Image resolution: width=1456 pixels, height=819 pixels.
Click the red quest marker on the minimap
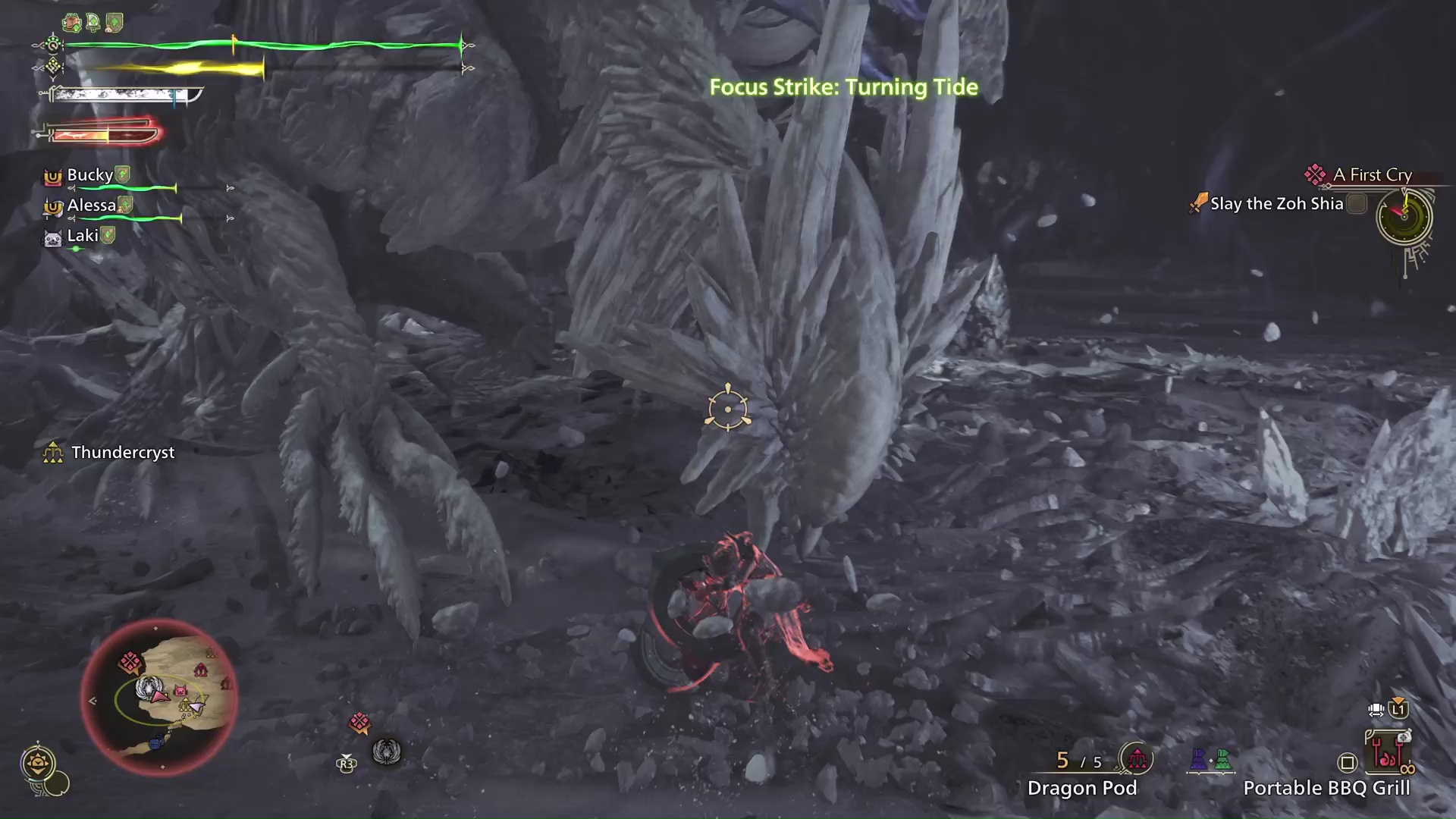click(x=130, y=662)
